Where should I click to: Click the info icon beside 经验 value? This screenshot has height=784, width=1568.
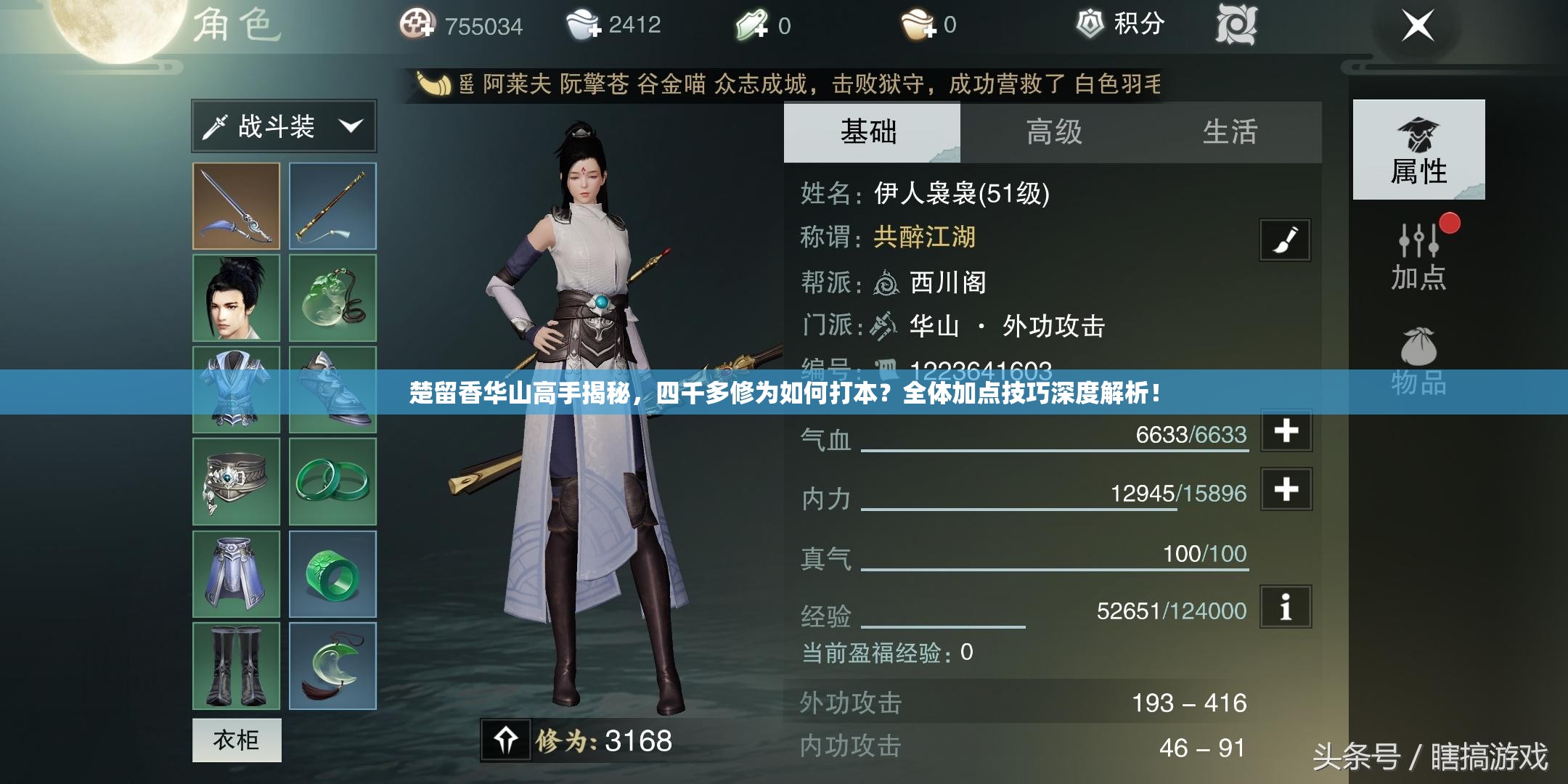point(1286,610)
